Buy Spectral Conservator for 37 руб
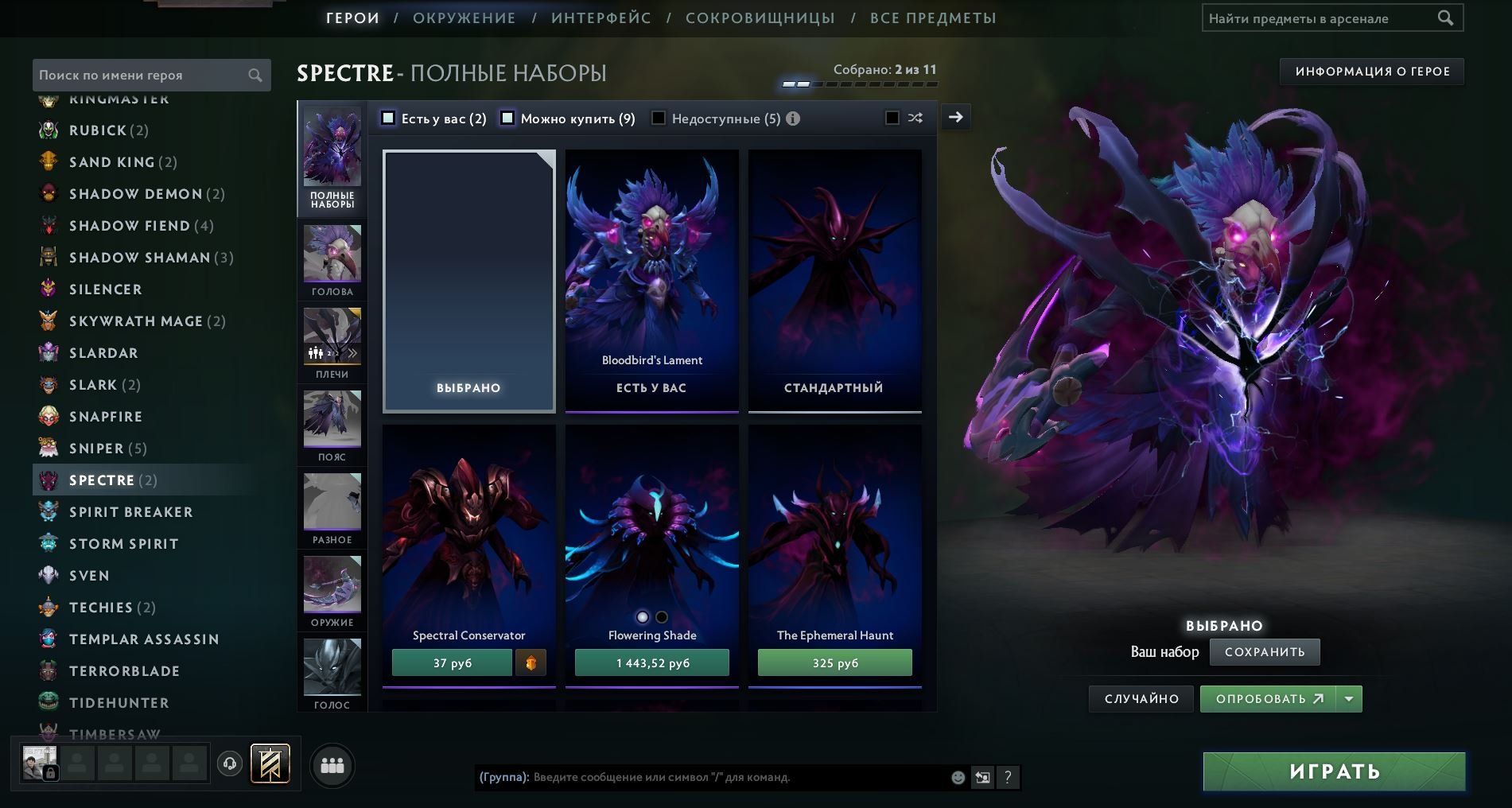Image resolution: width=1512 pixels, height=808 pixels. pyautogui.click(x=452, y=663)
